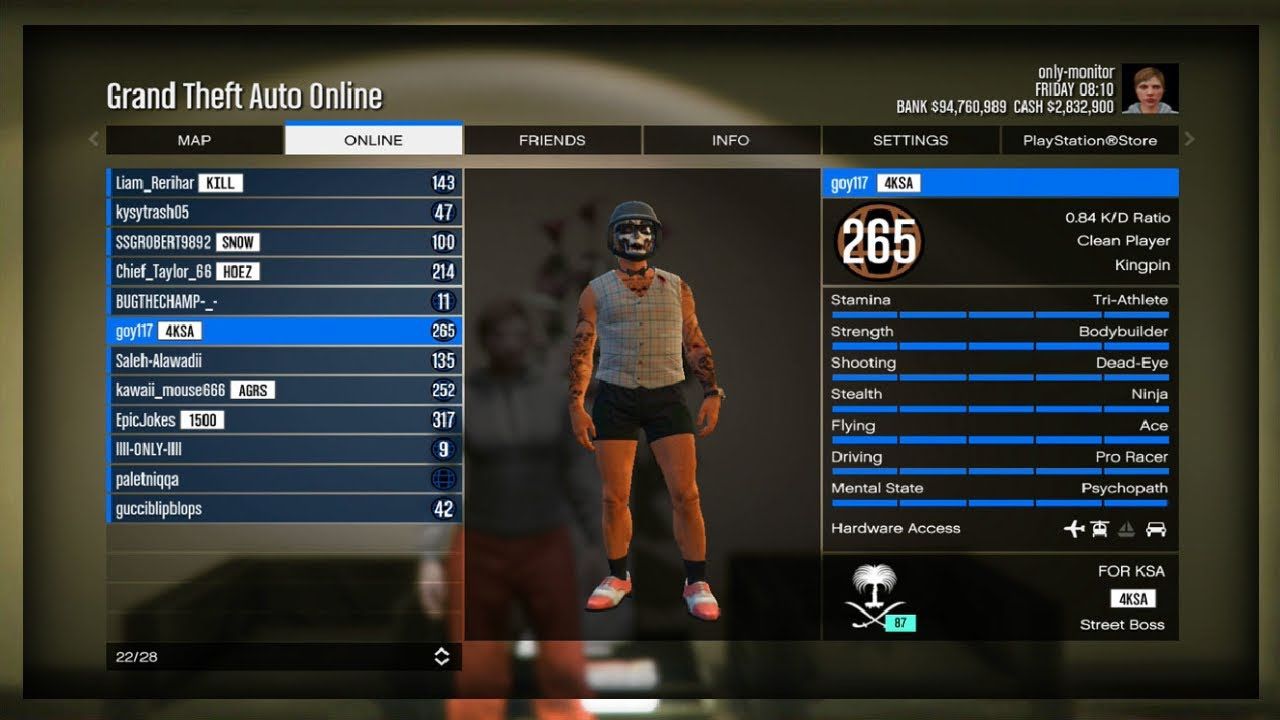Switch to the MAP tab
Screen dimensions: 1280x720
(194, 140)
